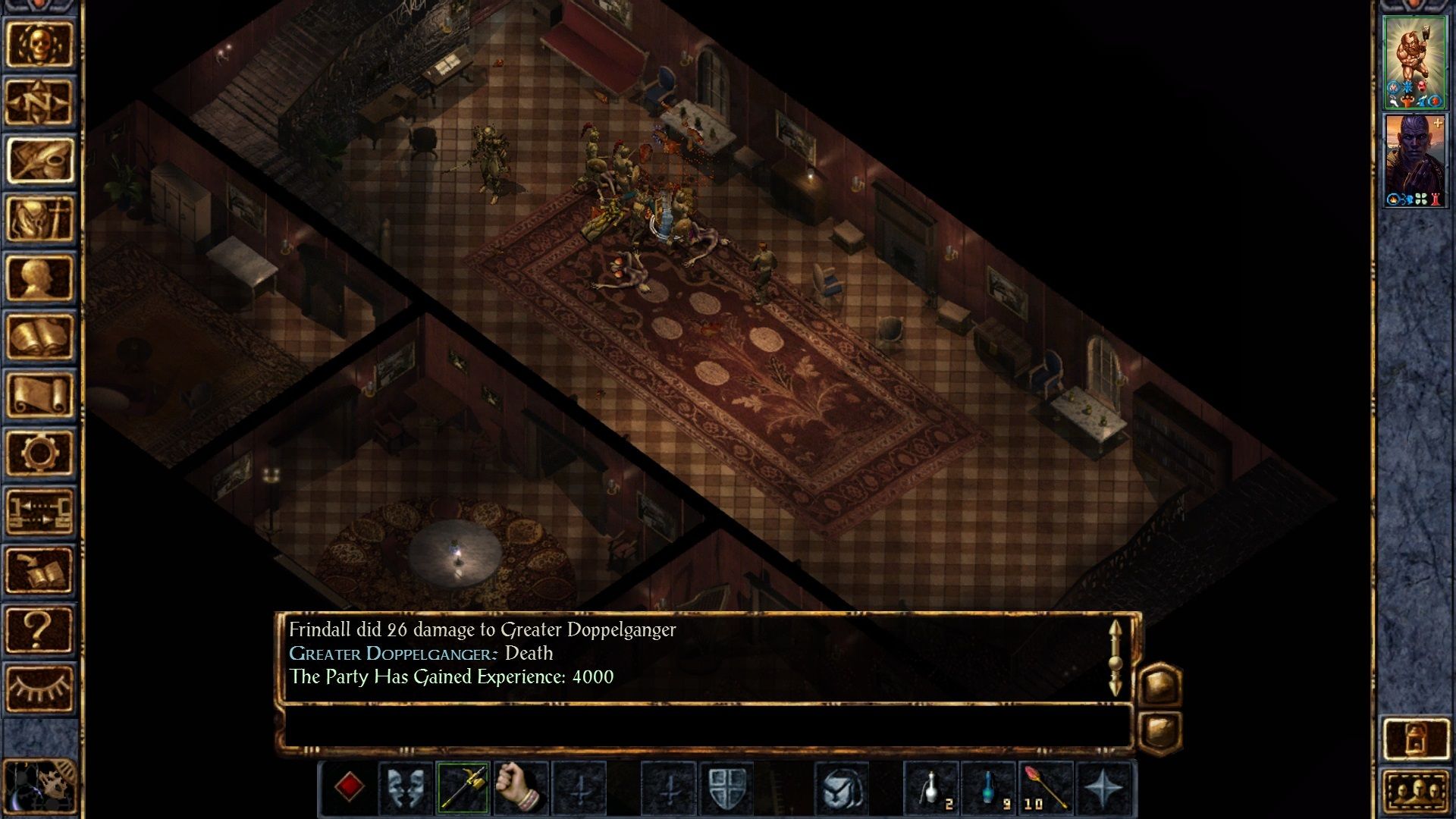This screenshot has height=819, width=1456.
Task: Open the inventory button with armored figure
Action: click(x=39, y=219)
